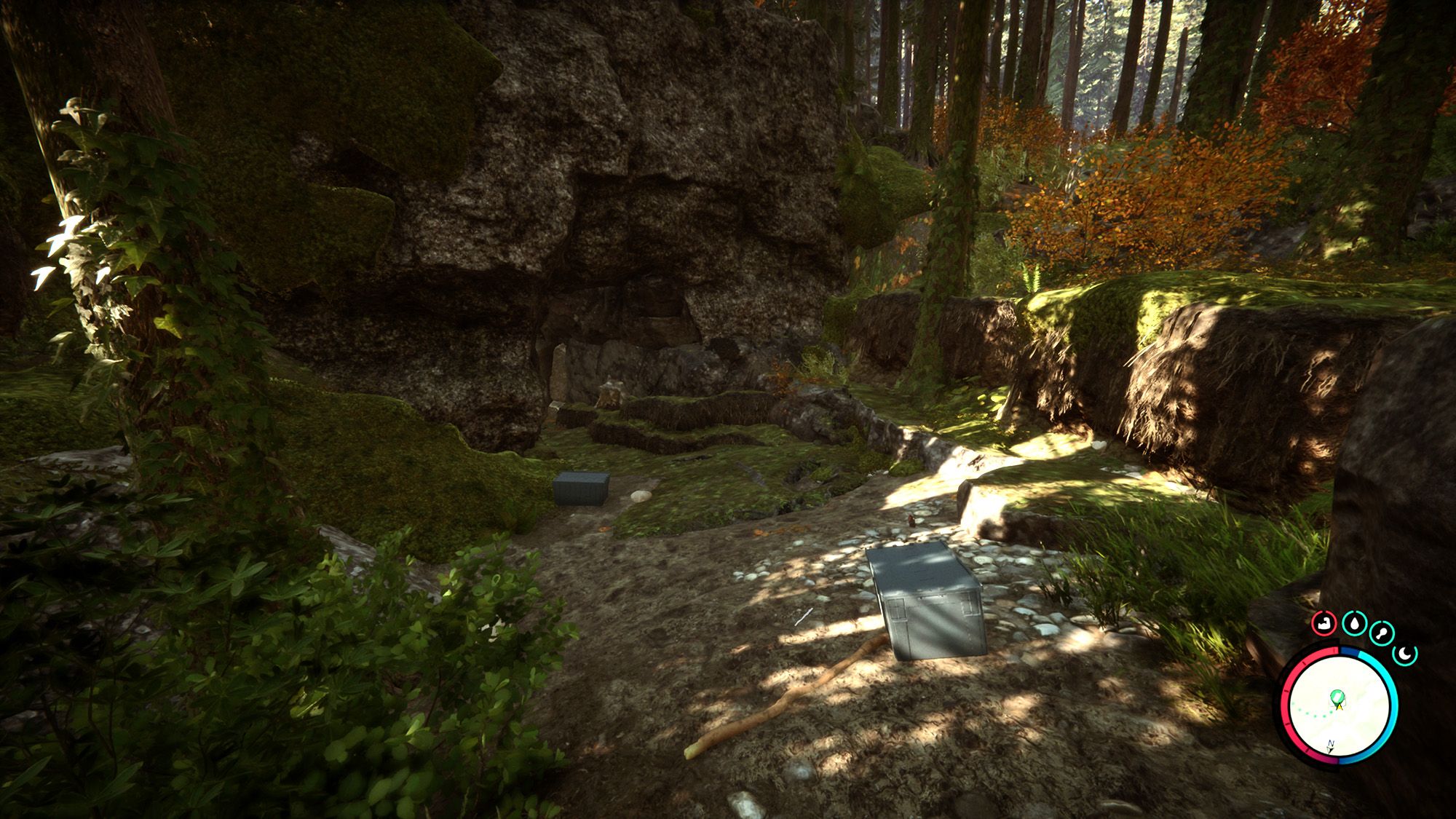Click the small compass arrow below the N

1330,751
